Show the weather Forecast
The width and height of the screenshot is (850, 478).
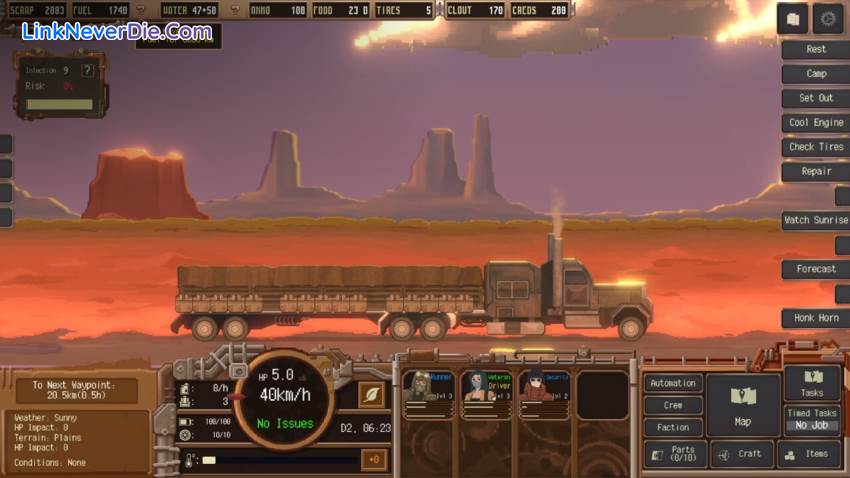coord(816,269)
